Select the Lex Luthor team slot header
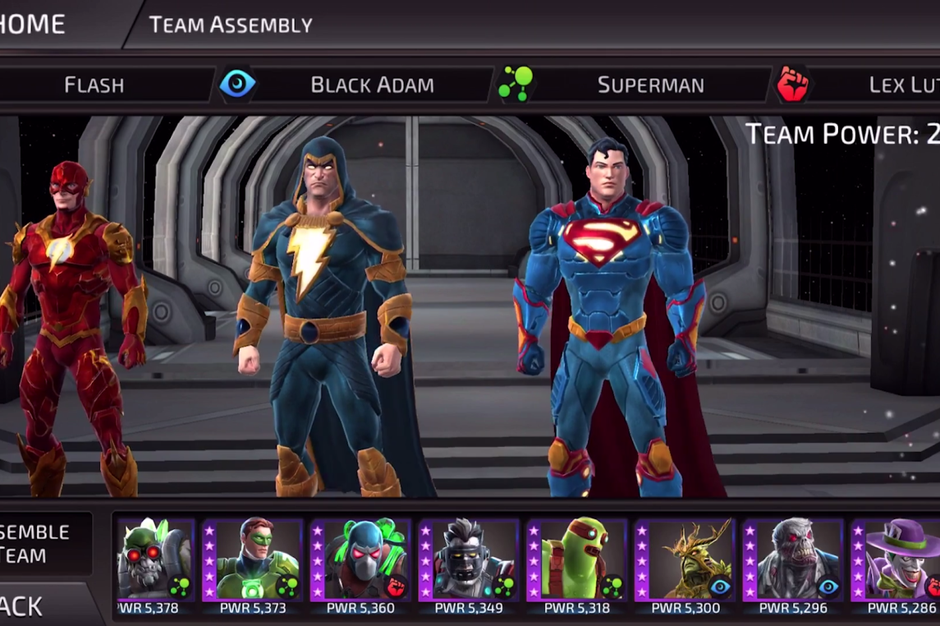Image resolution: width=940 pixels, height=626 pixels. coord(900,84)
